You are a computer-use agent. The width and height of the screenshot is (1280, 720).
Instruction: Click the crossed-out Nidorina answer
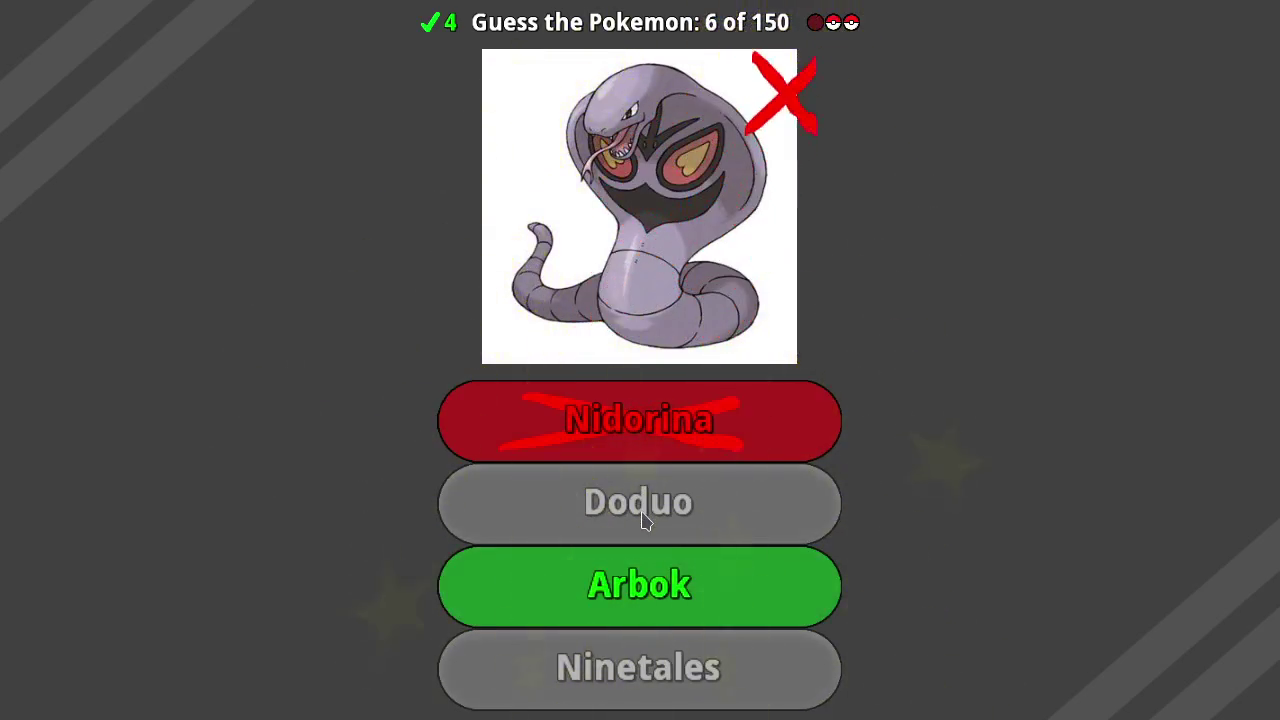(x=639, y=420)
